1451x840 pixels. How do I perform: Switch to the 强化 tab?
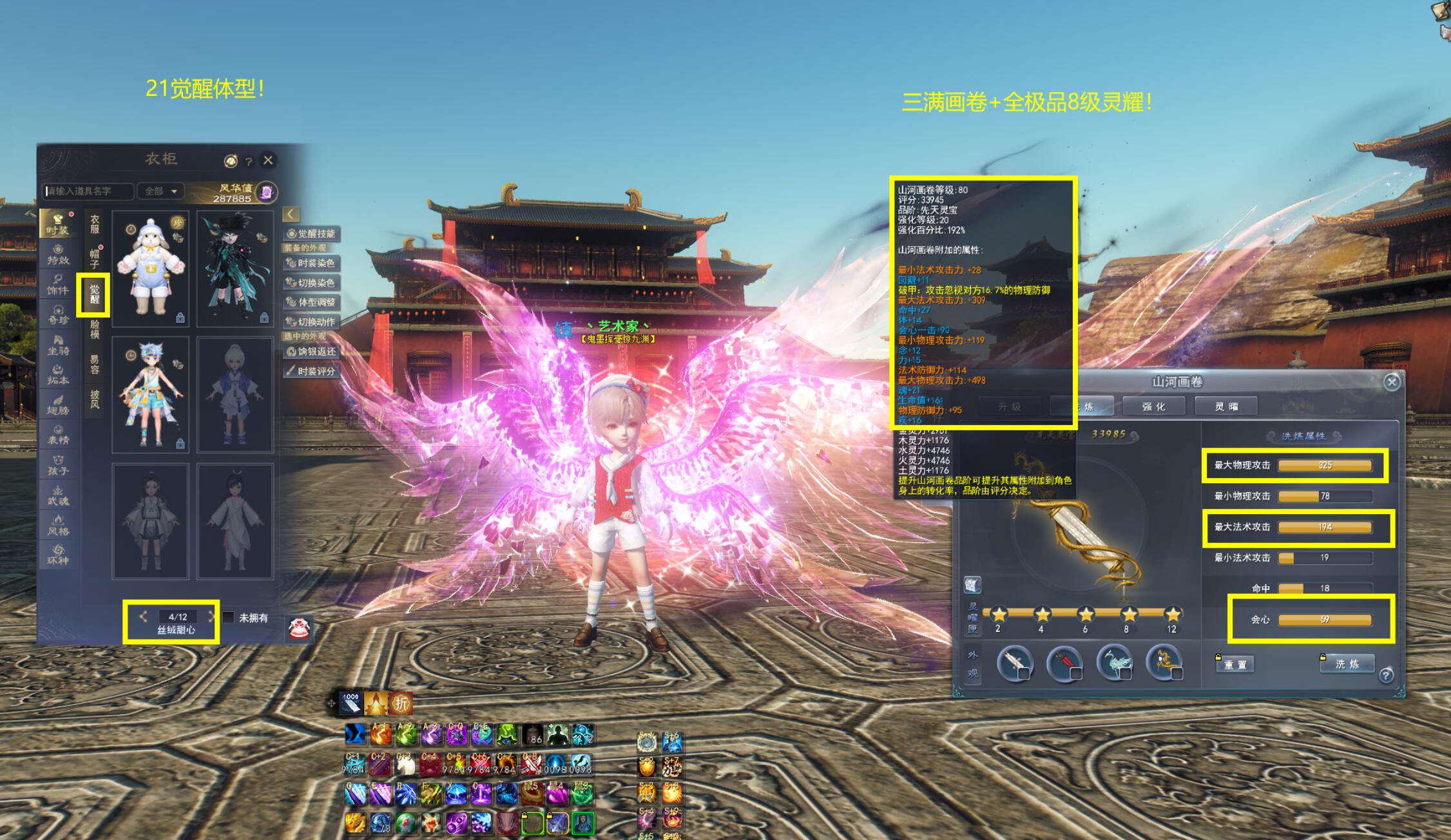pos(1153,406)
